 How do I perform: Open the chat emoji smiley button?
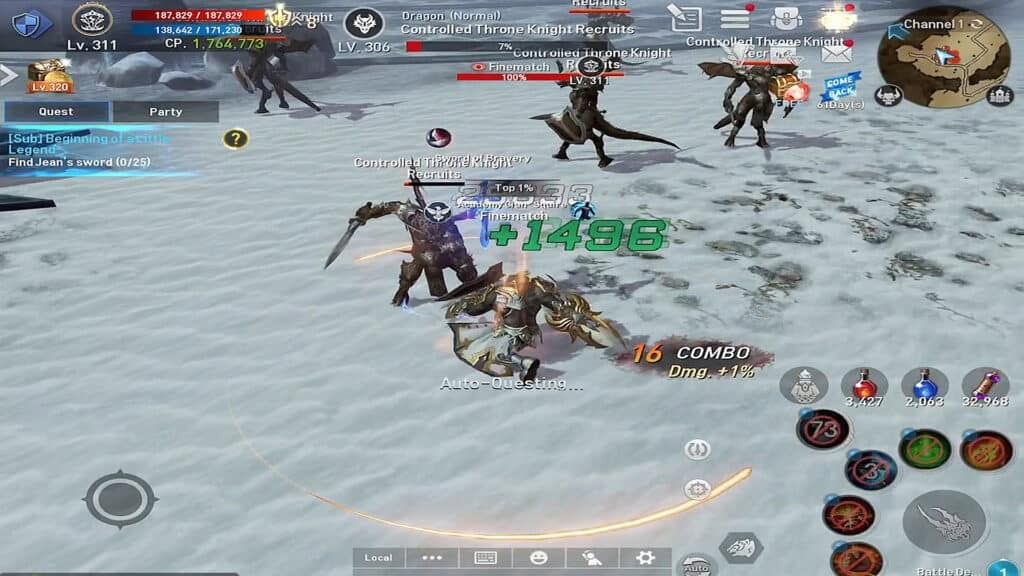coord(539,558)
